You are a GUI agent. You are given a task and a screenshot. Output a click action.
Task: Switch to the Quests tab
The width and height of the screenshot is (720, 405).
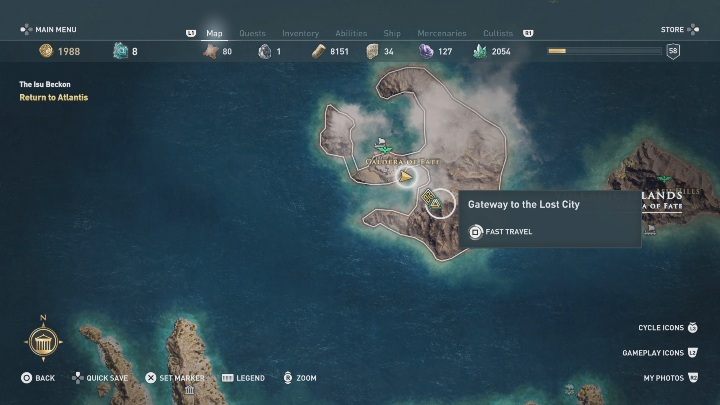252,33
